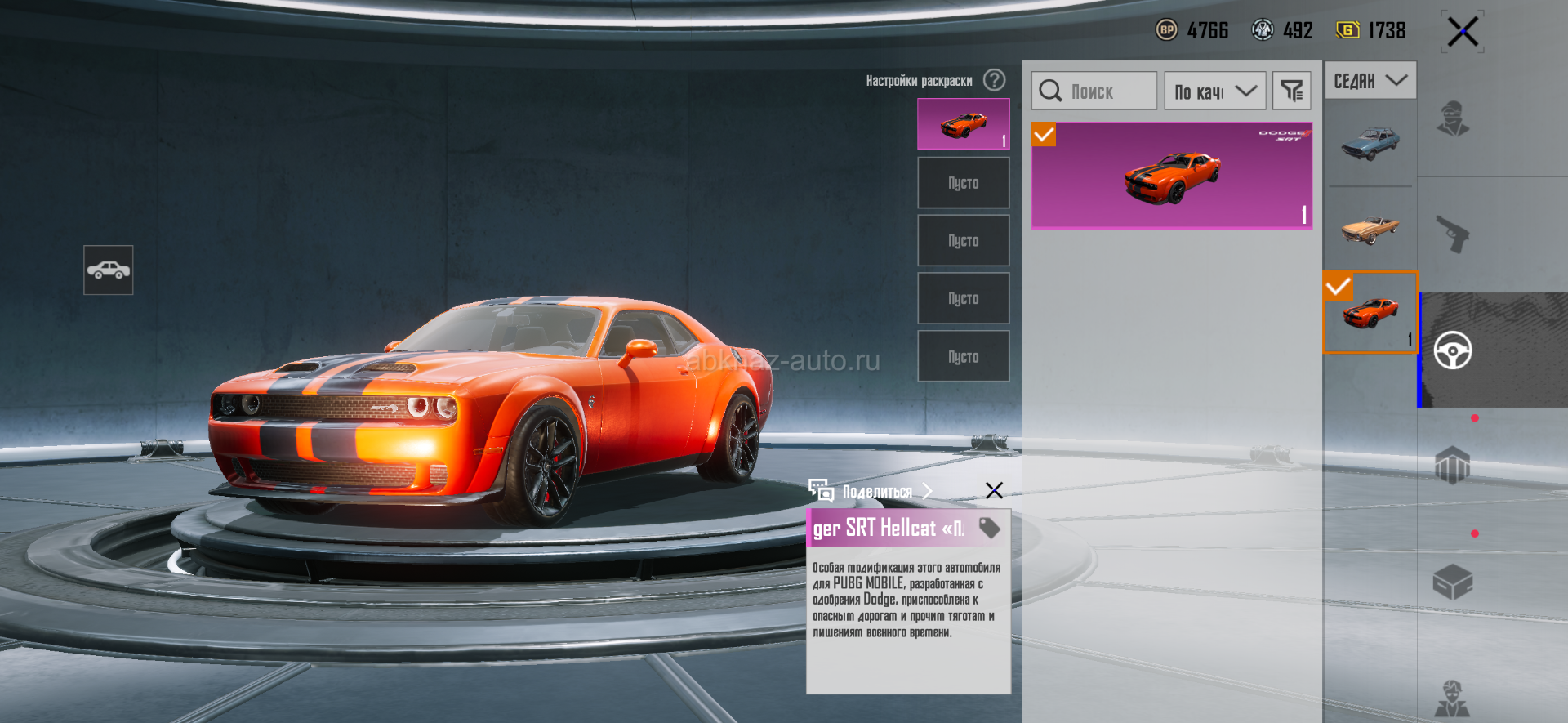Open the crate box category

[1452, 582]
